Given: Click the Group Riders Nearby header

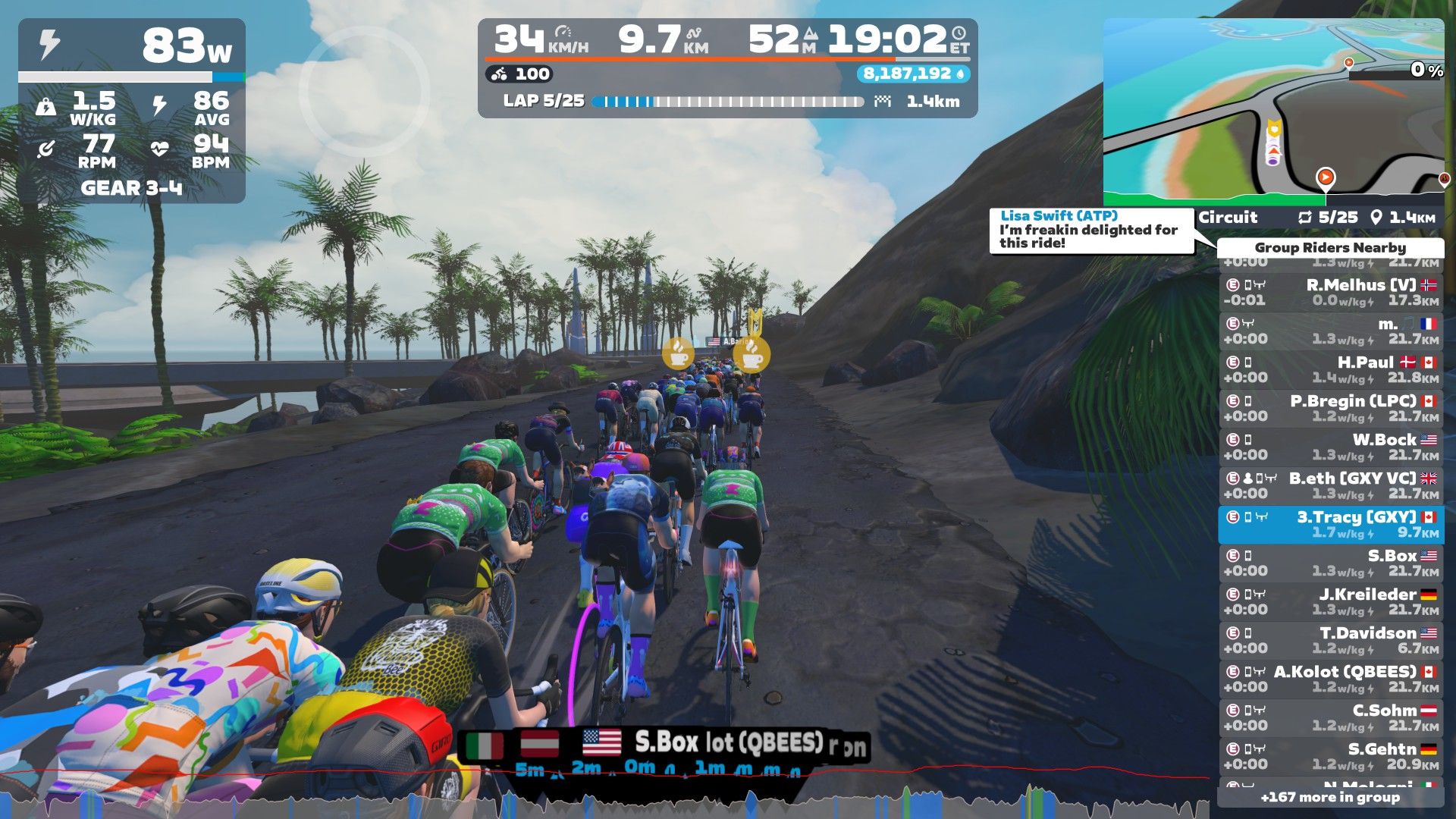Looking at the screenshot, I should 1330,248.
